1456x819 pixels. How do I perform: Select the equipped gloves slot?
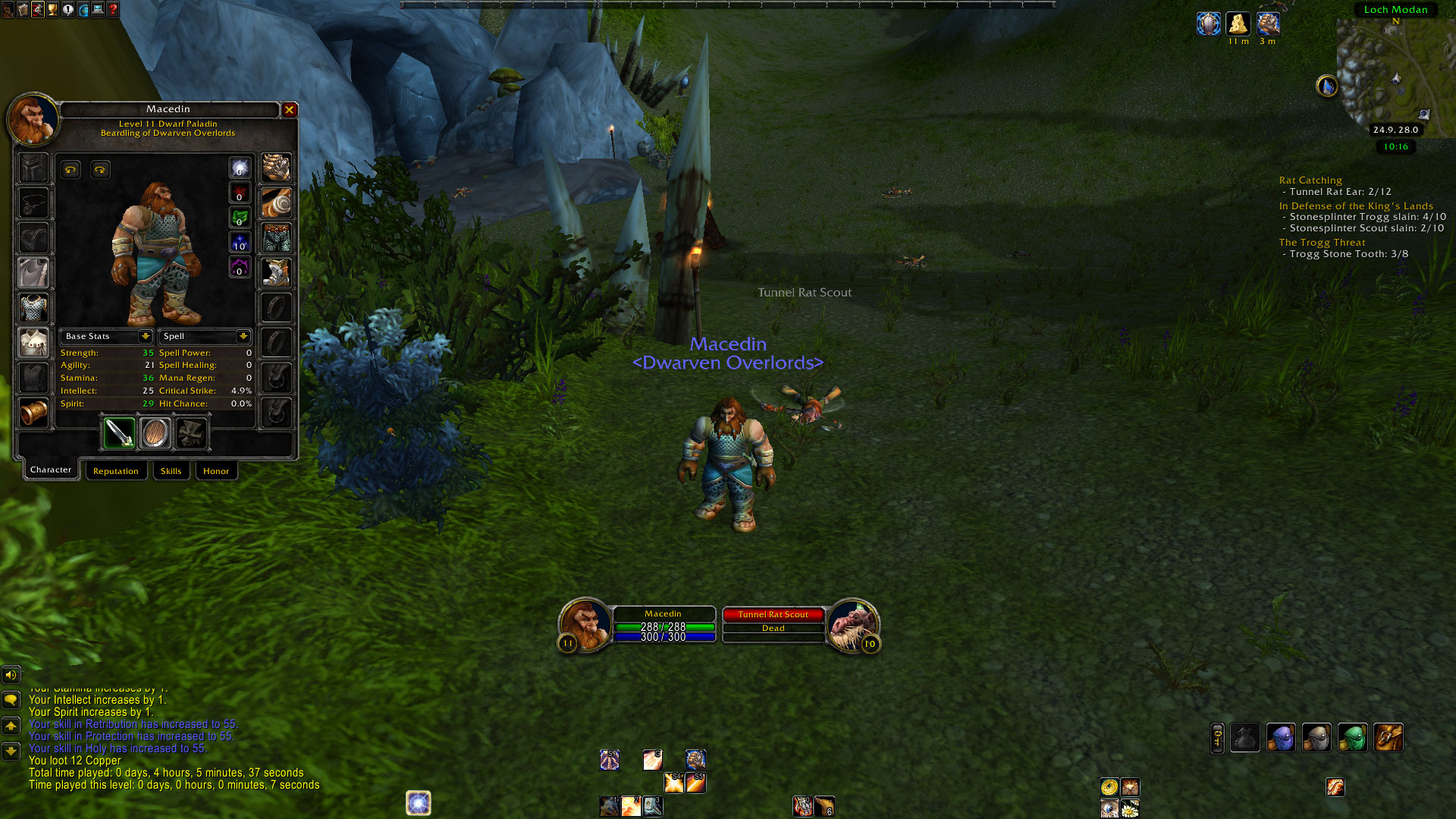[276, 168]
